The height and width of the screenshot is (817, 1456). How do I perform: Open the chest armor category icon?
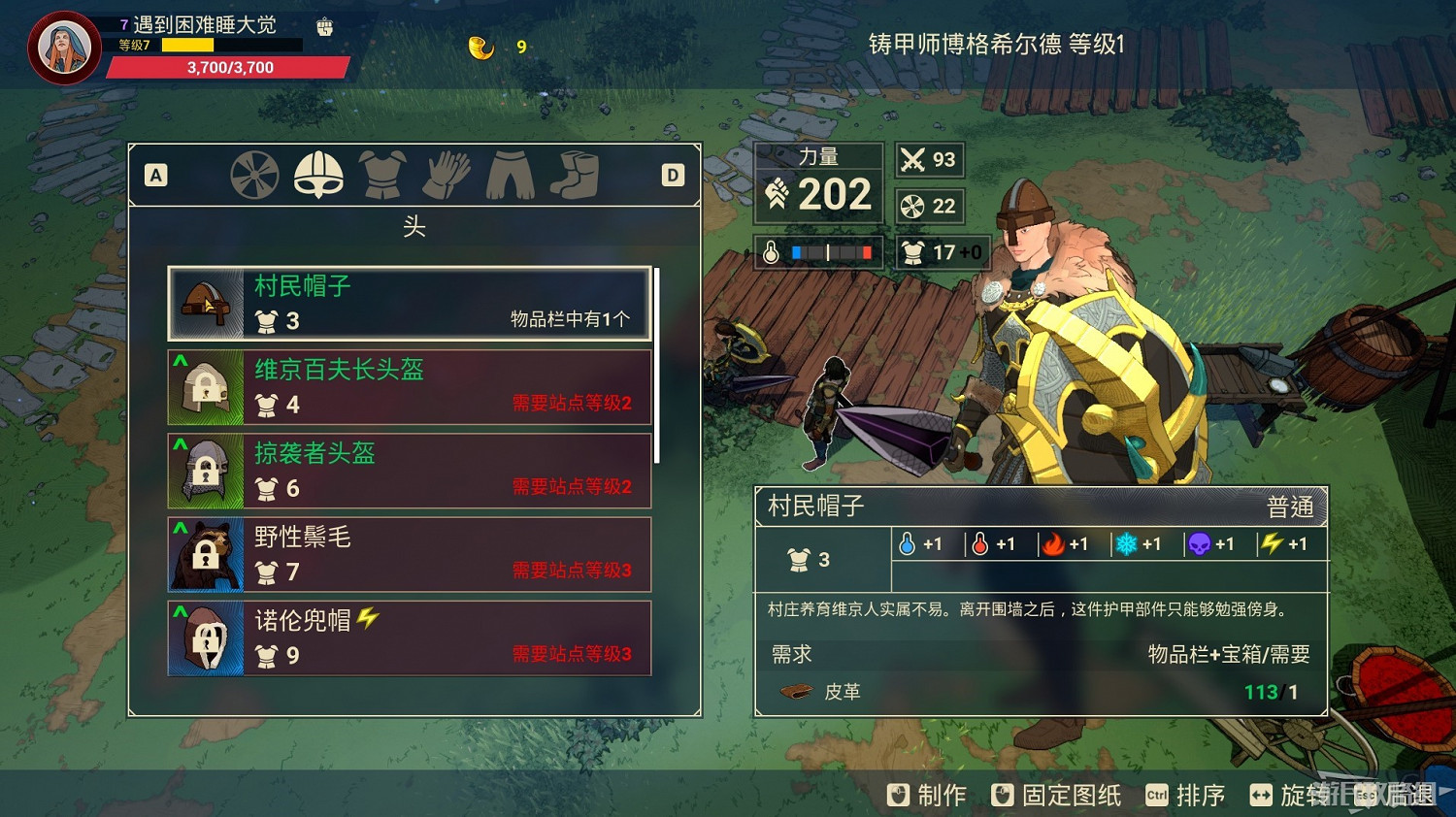pos(382,176)
